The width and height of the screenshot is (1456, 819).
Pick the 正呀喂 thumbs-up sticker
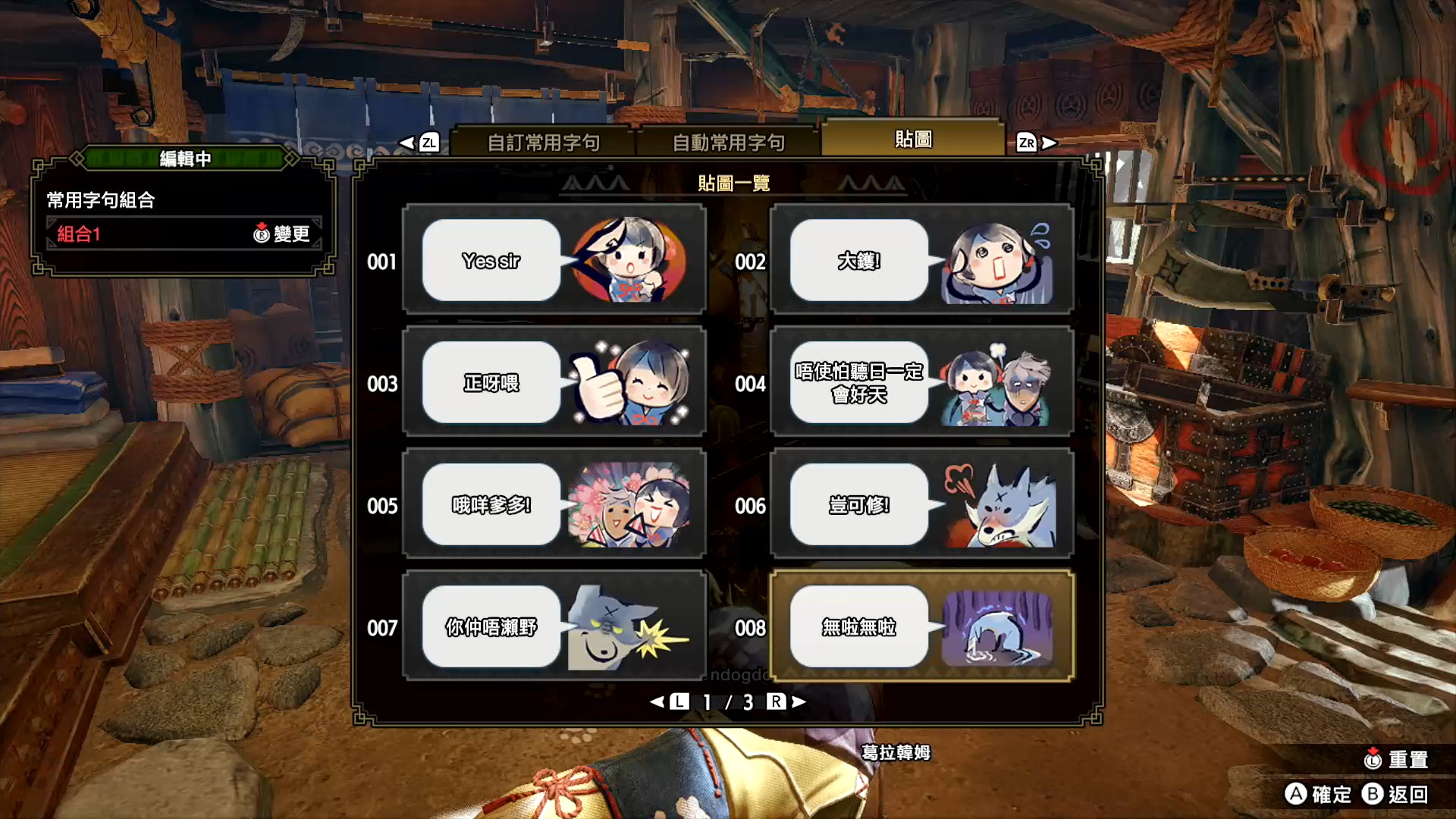tap(554, 382)
